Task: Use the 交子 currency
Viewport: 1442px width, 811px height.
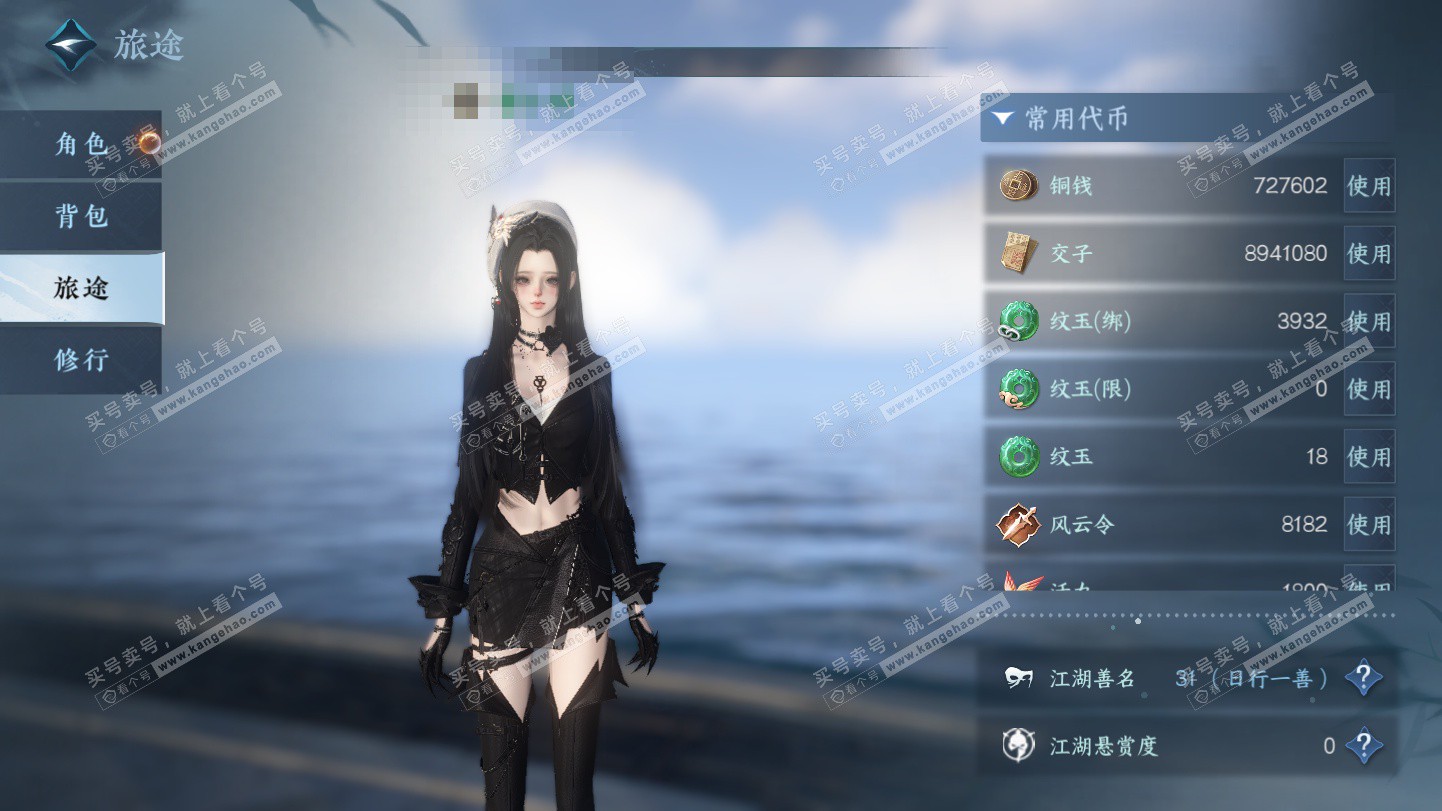Action: click(1368, 254)
